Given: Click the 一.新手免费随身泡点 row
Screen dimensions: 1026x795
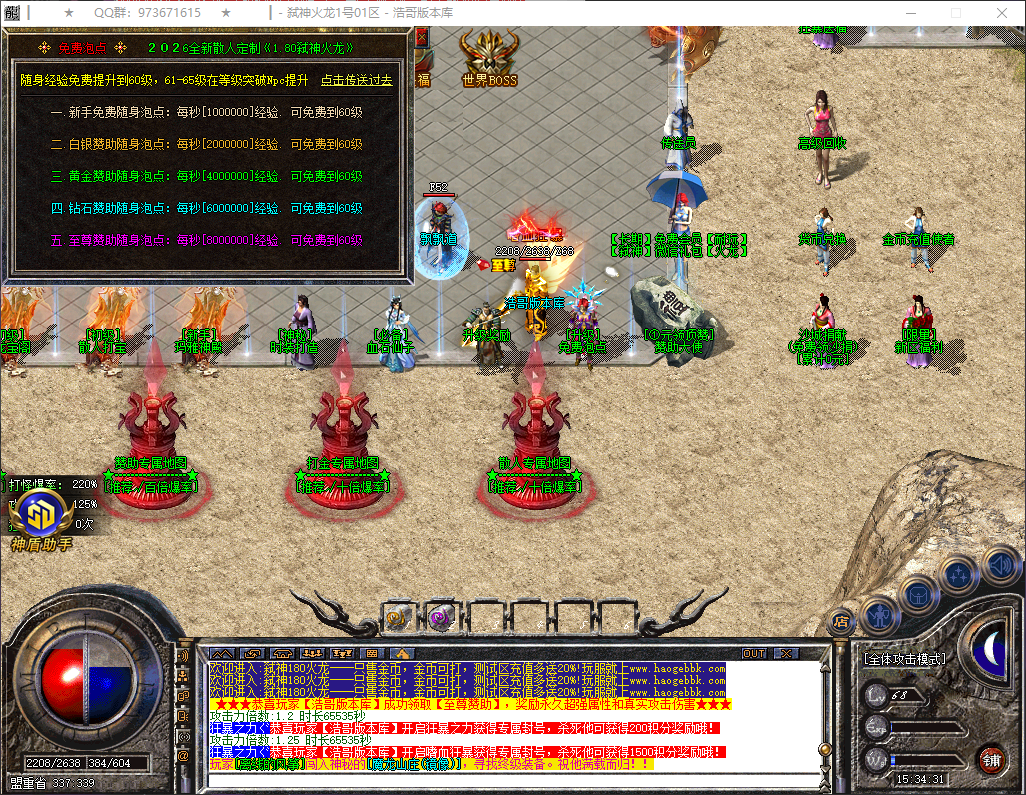Looking at the screenshot, I should pos(206,113).
